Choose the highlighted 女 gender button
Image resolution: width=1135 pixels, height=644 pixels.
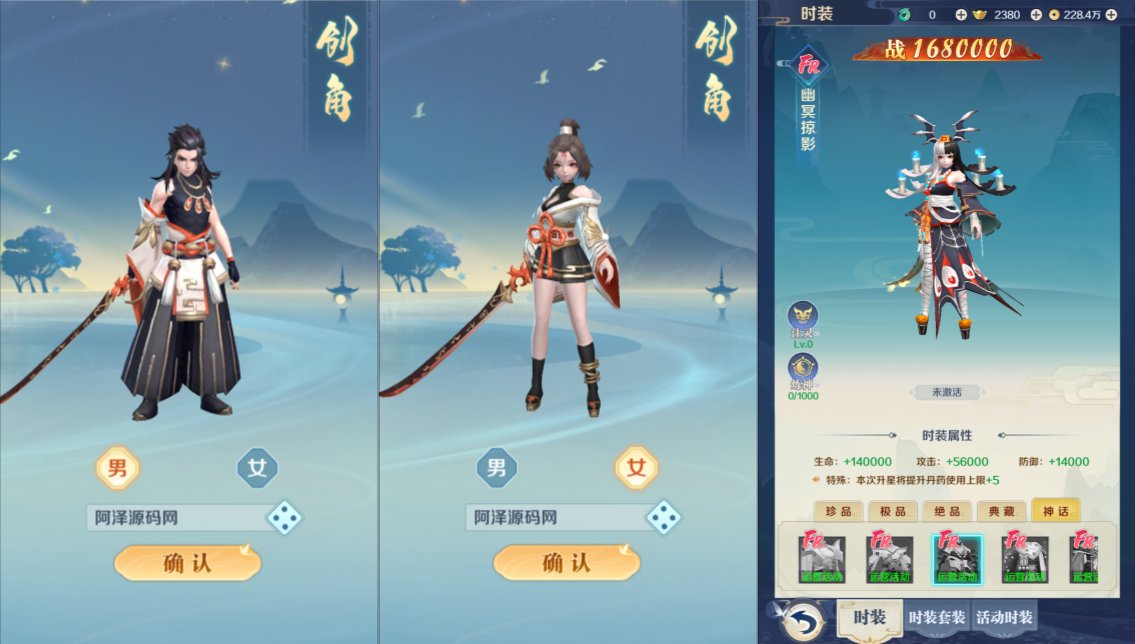(636, 467)
